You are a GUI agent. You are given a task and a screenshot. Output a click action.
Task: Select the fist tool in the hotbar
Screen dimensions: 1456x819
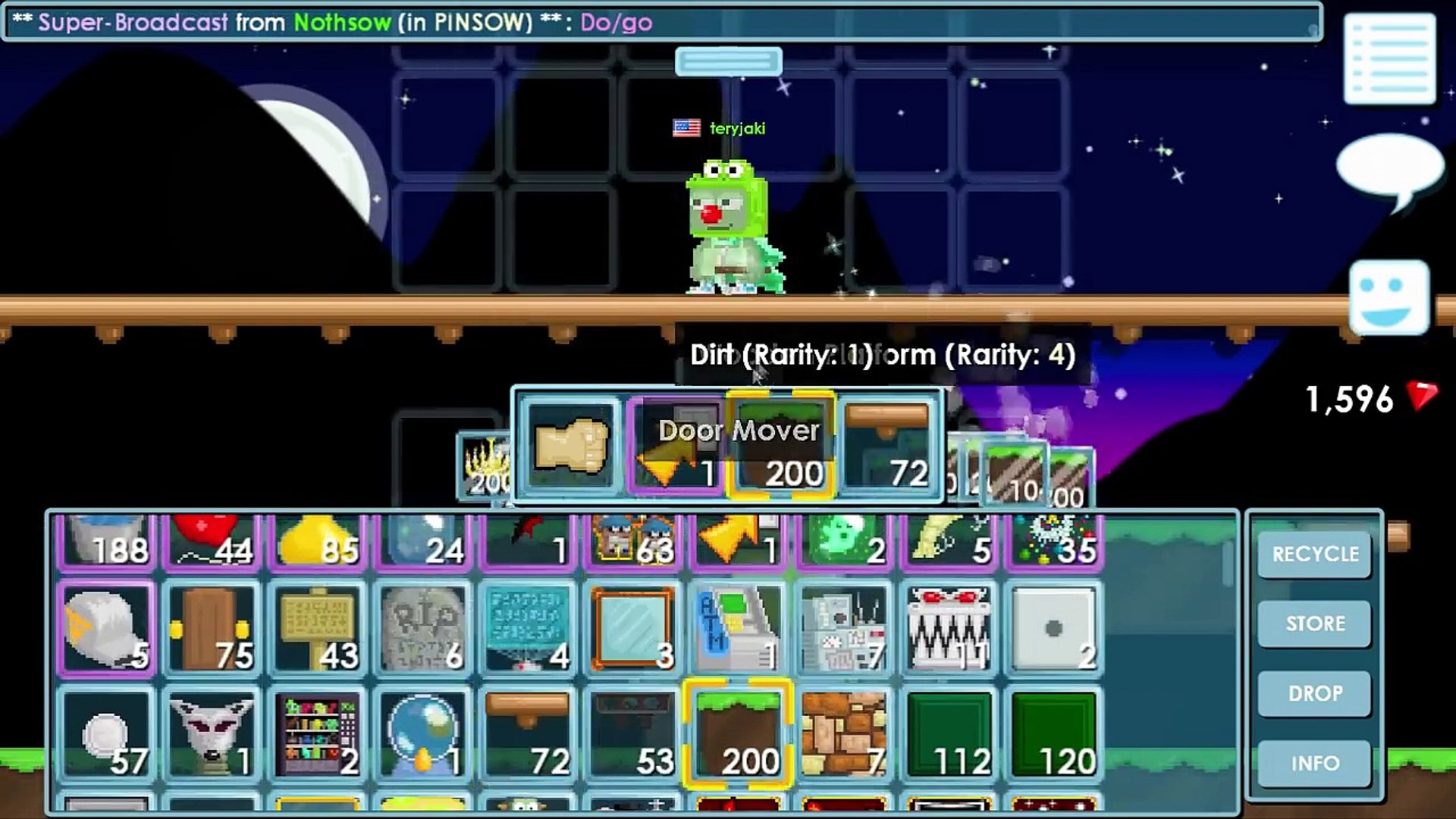(571, 446)
